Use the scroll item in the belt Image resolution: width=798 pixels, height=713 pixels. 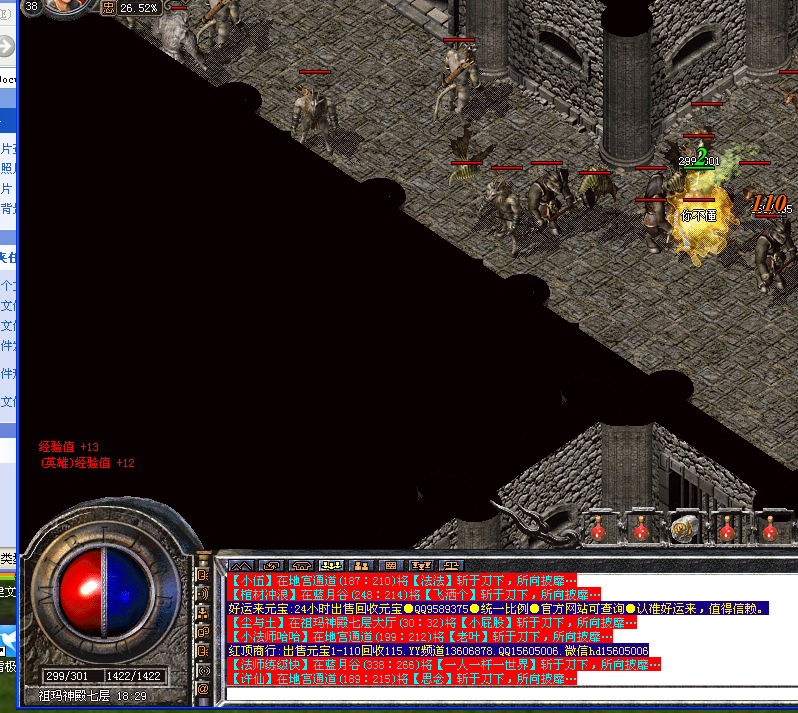pyautogui.click(x=685, y=527)
